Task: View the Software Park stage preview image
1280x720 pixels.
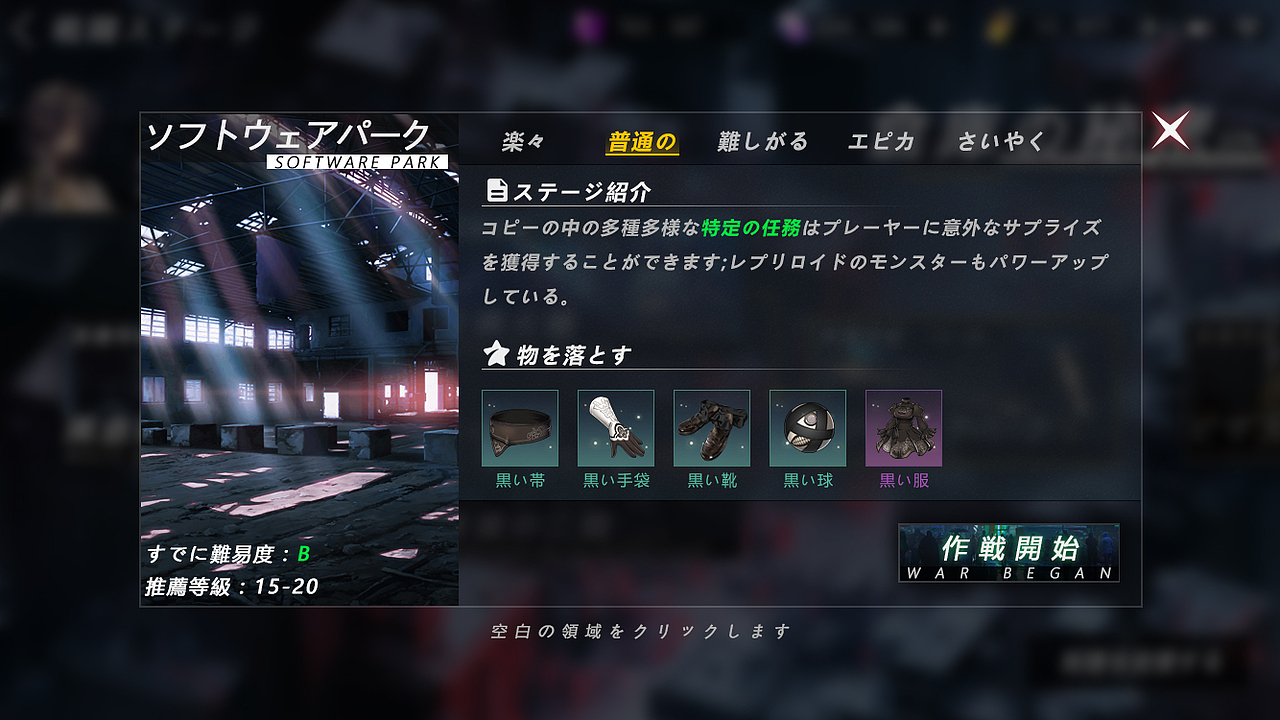Action: point(293,330)
